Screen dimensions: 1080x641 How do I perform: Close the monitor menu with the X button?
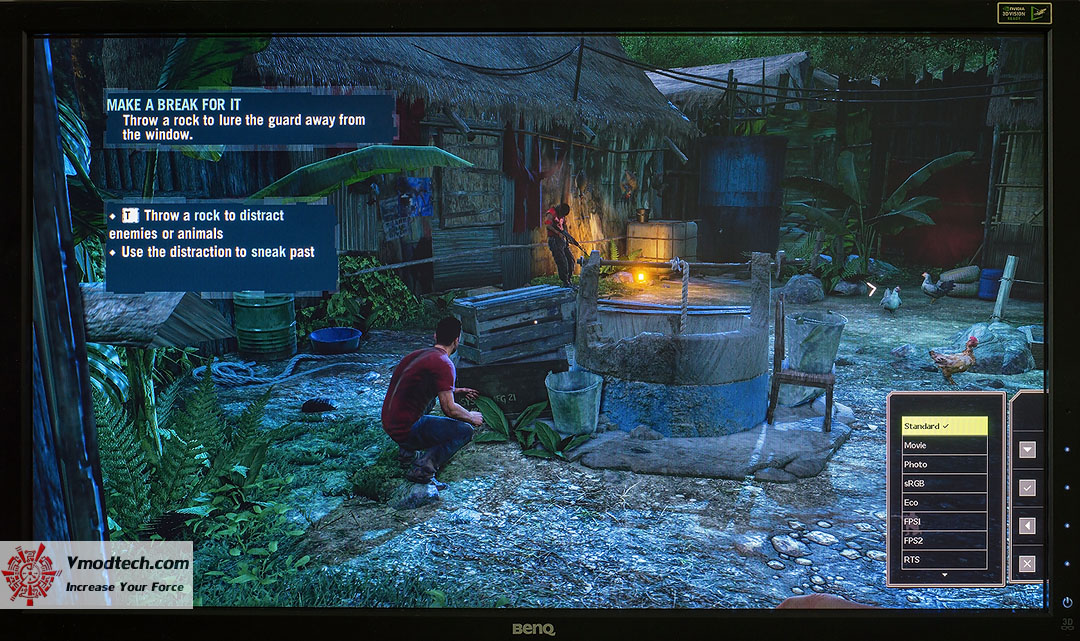pyautogui.click(x=1027, y=564)
